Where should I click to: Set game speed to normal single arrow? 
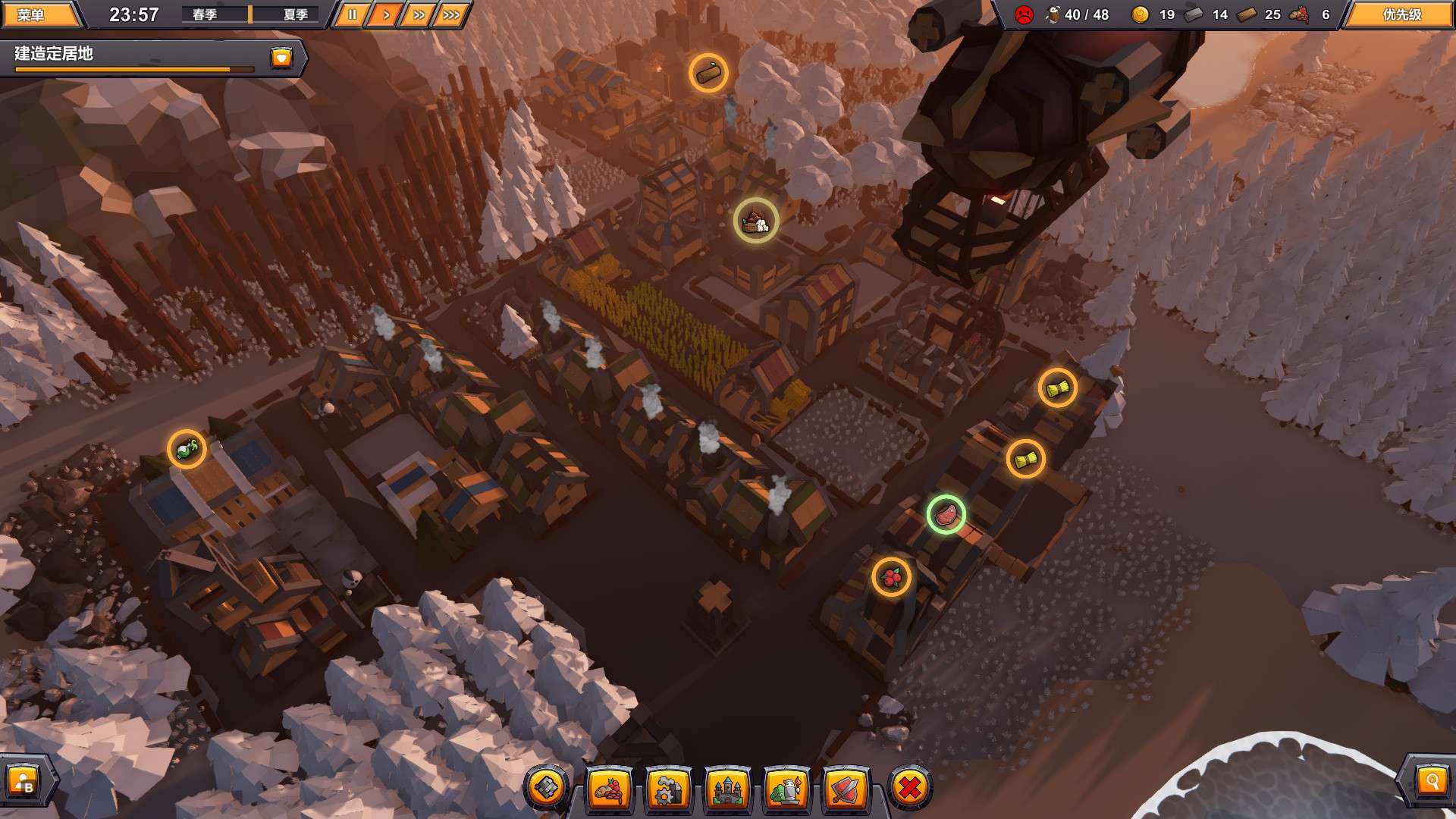pyautogui.click(x=384, y=14)
